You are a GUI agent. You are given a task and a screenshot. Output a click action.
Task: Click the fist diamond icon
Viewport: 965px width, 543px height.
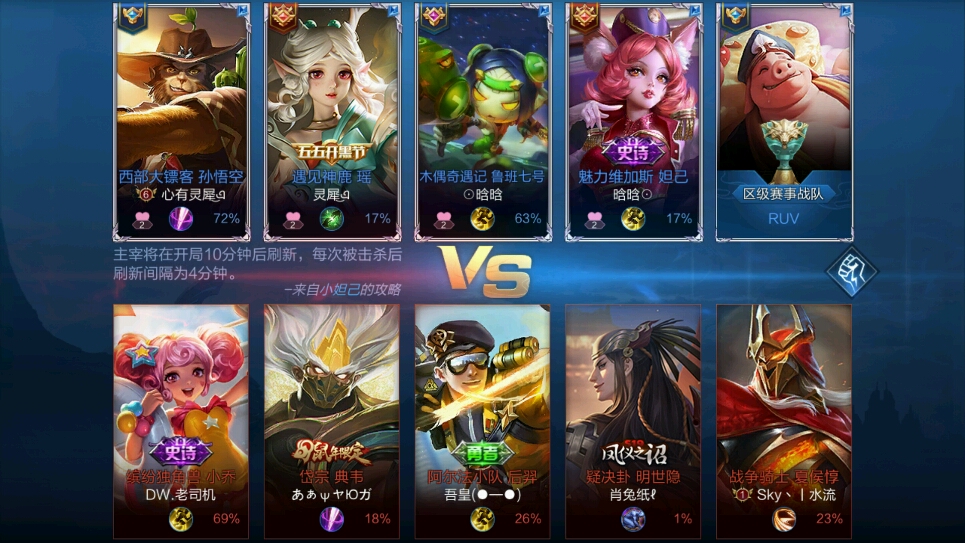851,272
